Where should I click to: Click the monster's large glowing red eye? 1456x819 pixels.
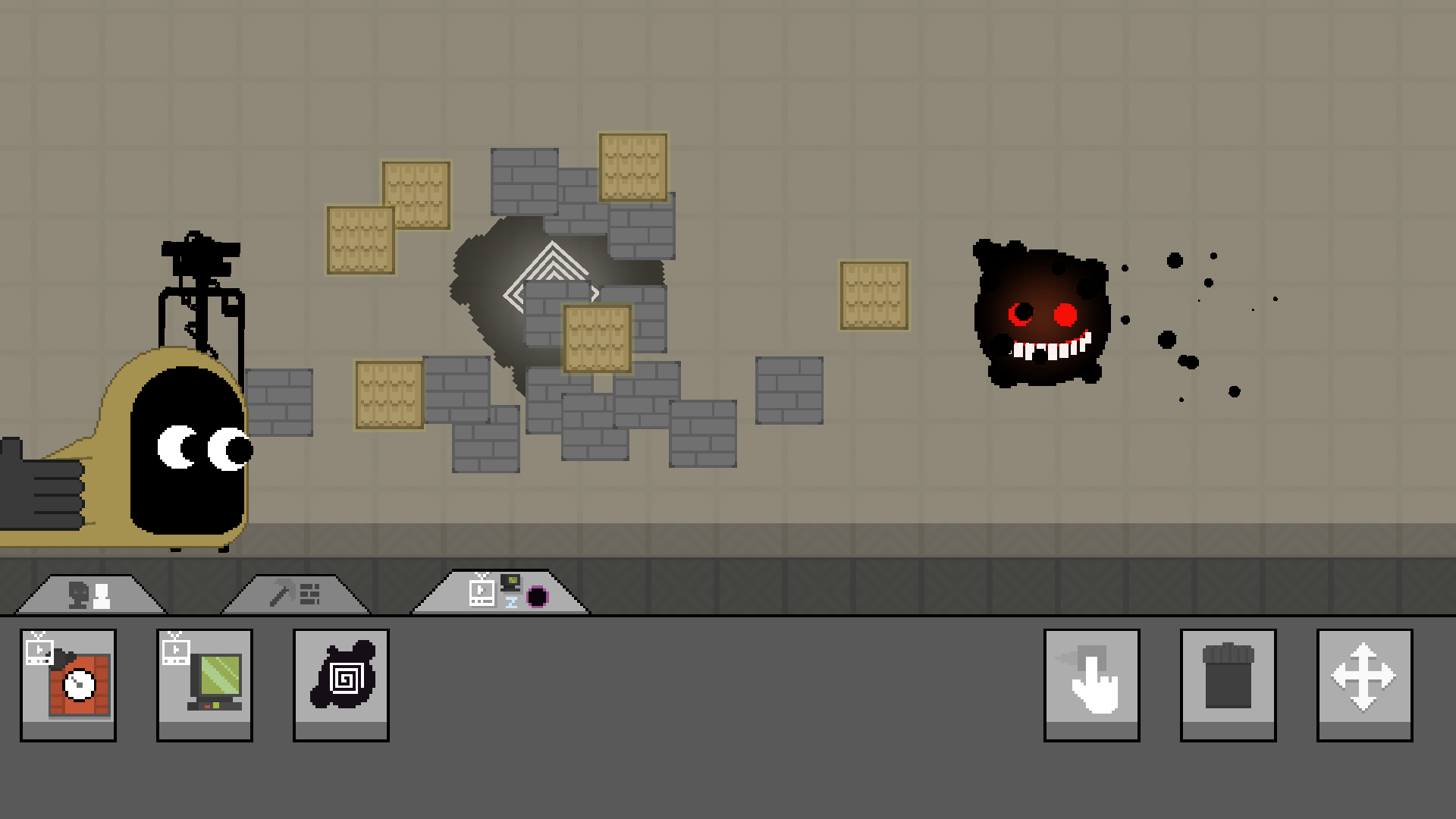coord(1065,314)
